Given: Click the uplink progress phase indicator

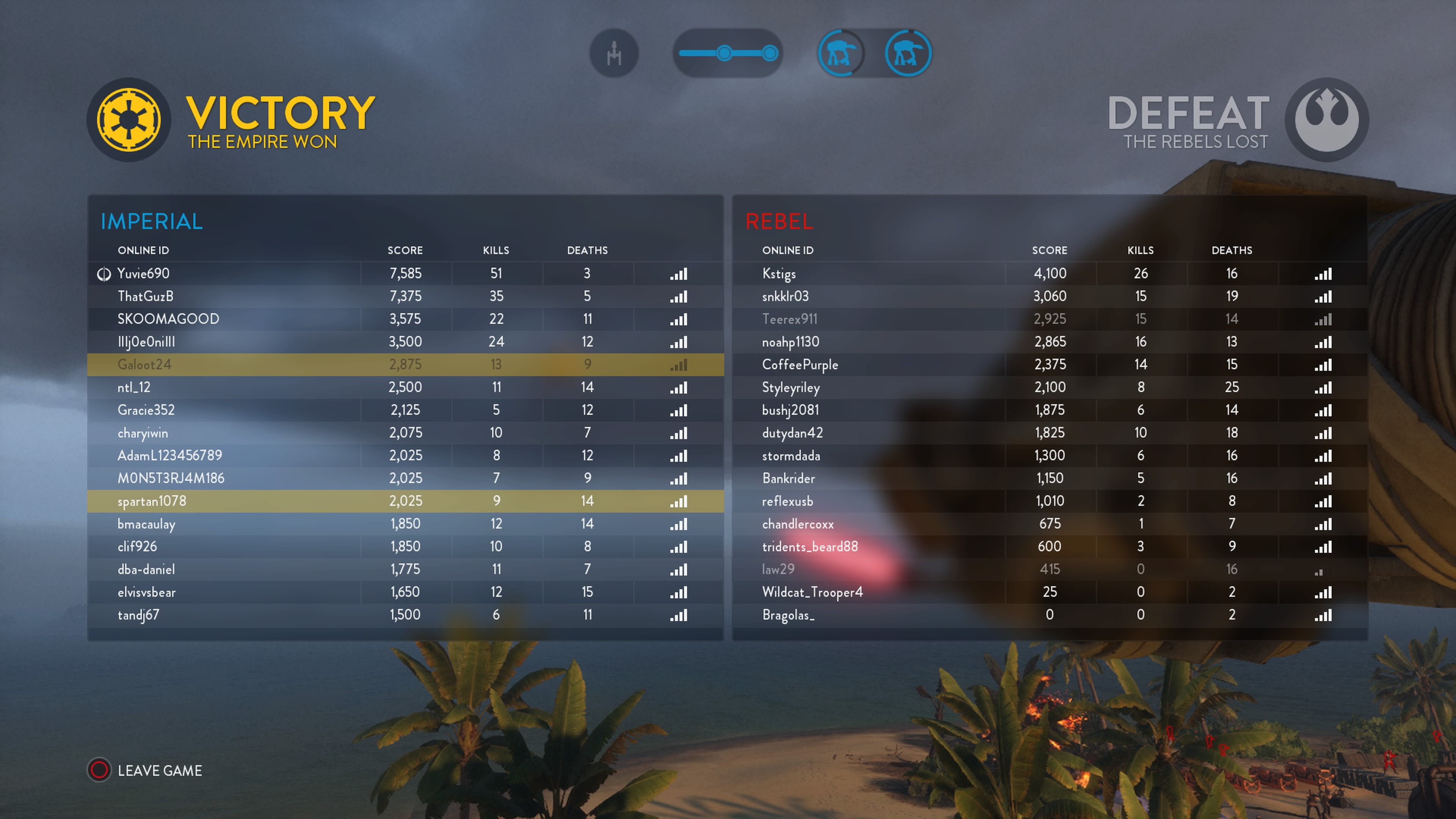Looking at the screenshot, I should point(728,54).
